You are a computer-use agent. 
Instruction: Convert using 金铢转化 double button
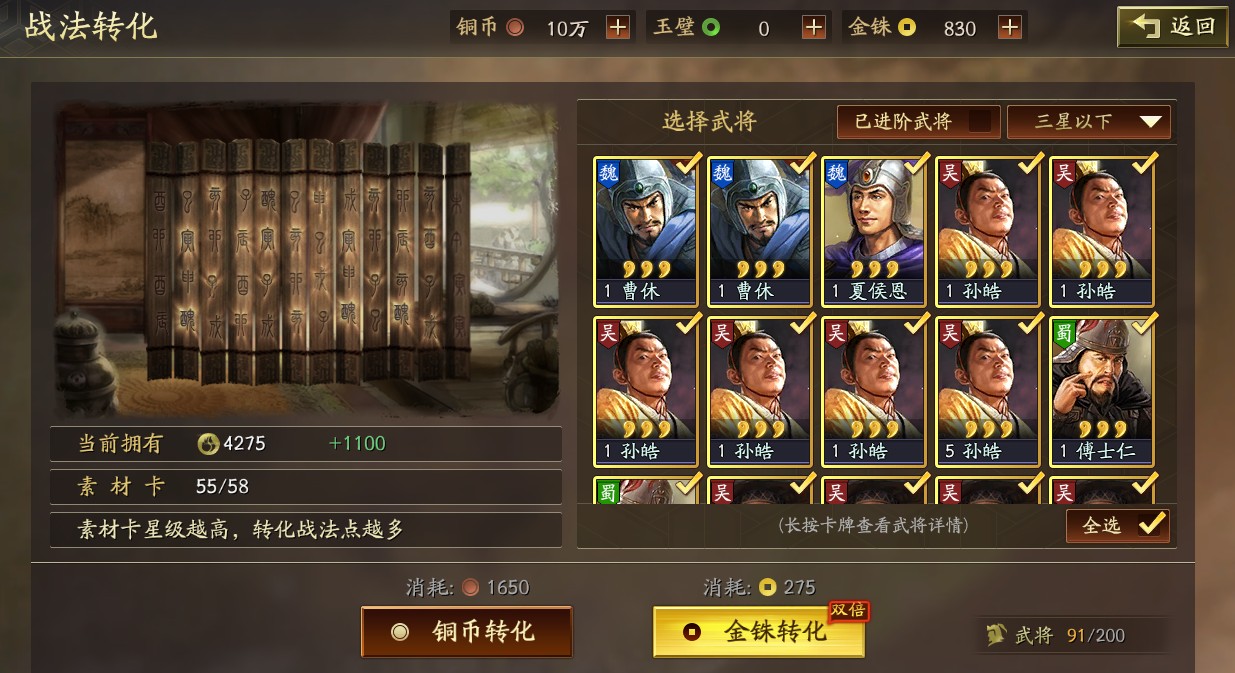(758, 632)
